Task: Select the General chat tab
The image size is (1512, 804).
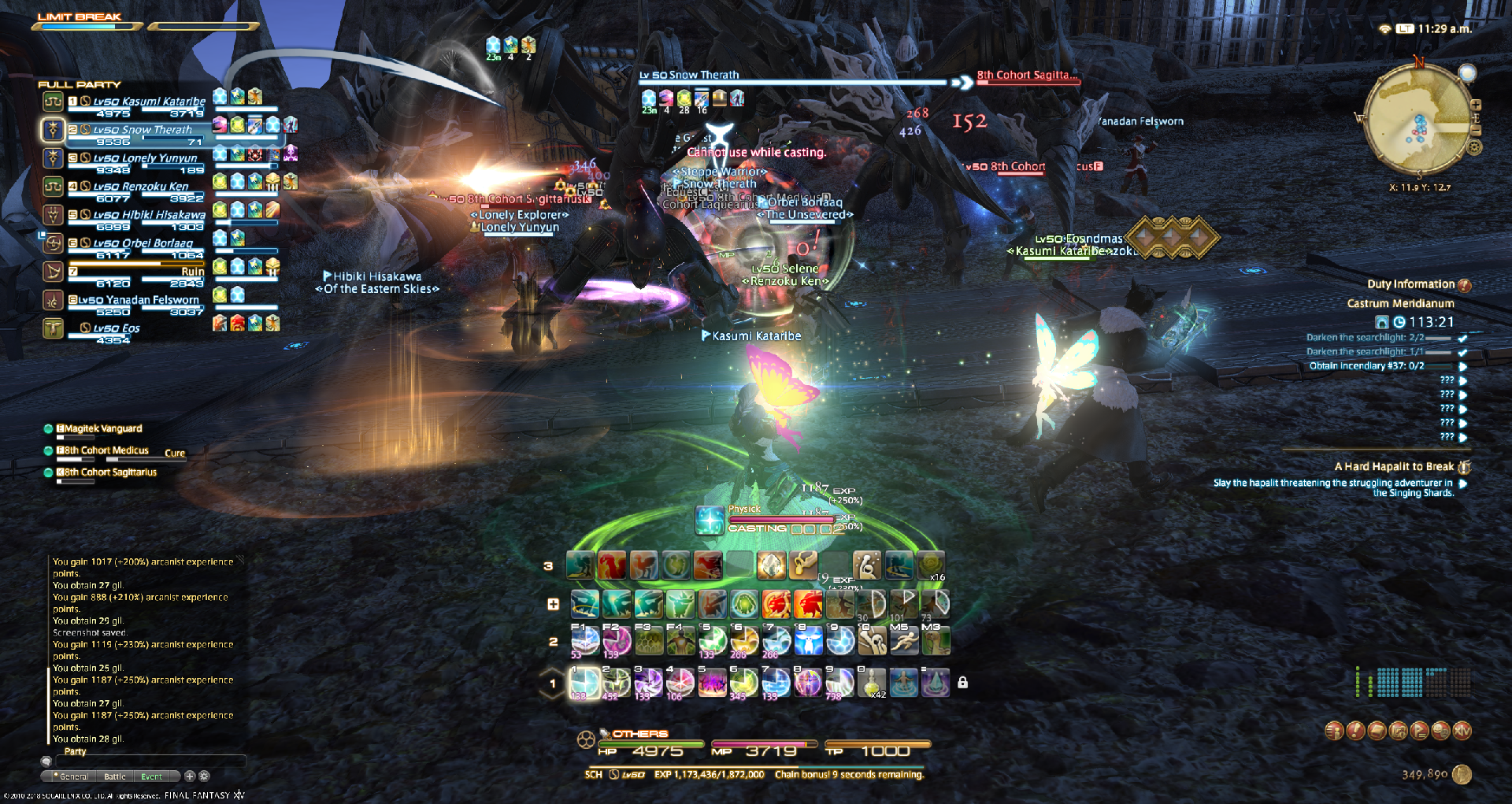Action: pos(73,776)
